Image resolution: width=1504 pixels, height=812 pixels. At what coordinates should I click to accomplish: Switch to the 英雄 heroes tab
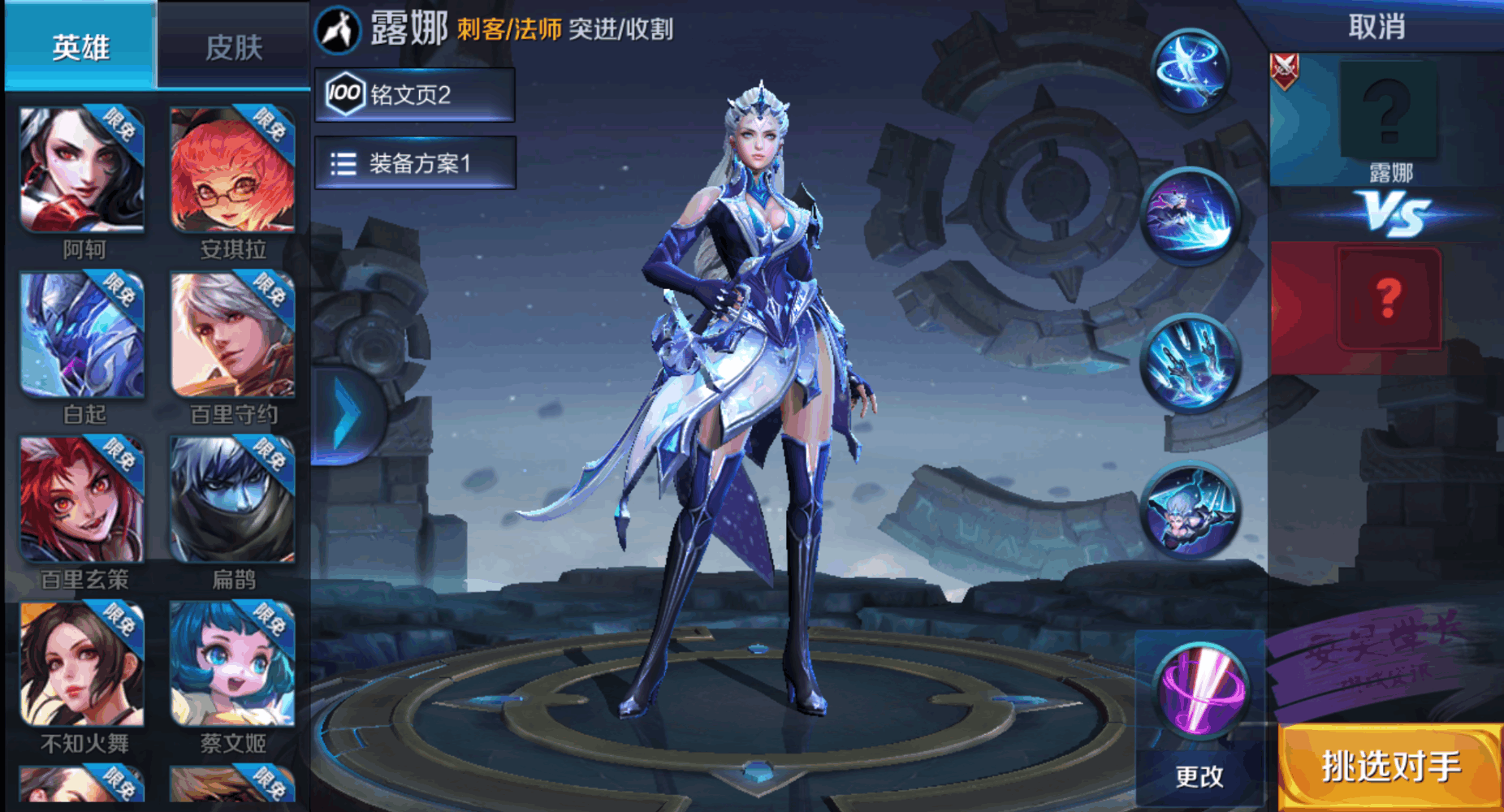coord(80,45)
